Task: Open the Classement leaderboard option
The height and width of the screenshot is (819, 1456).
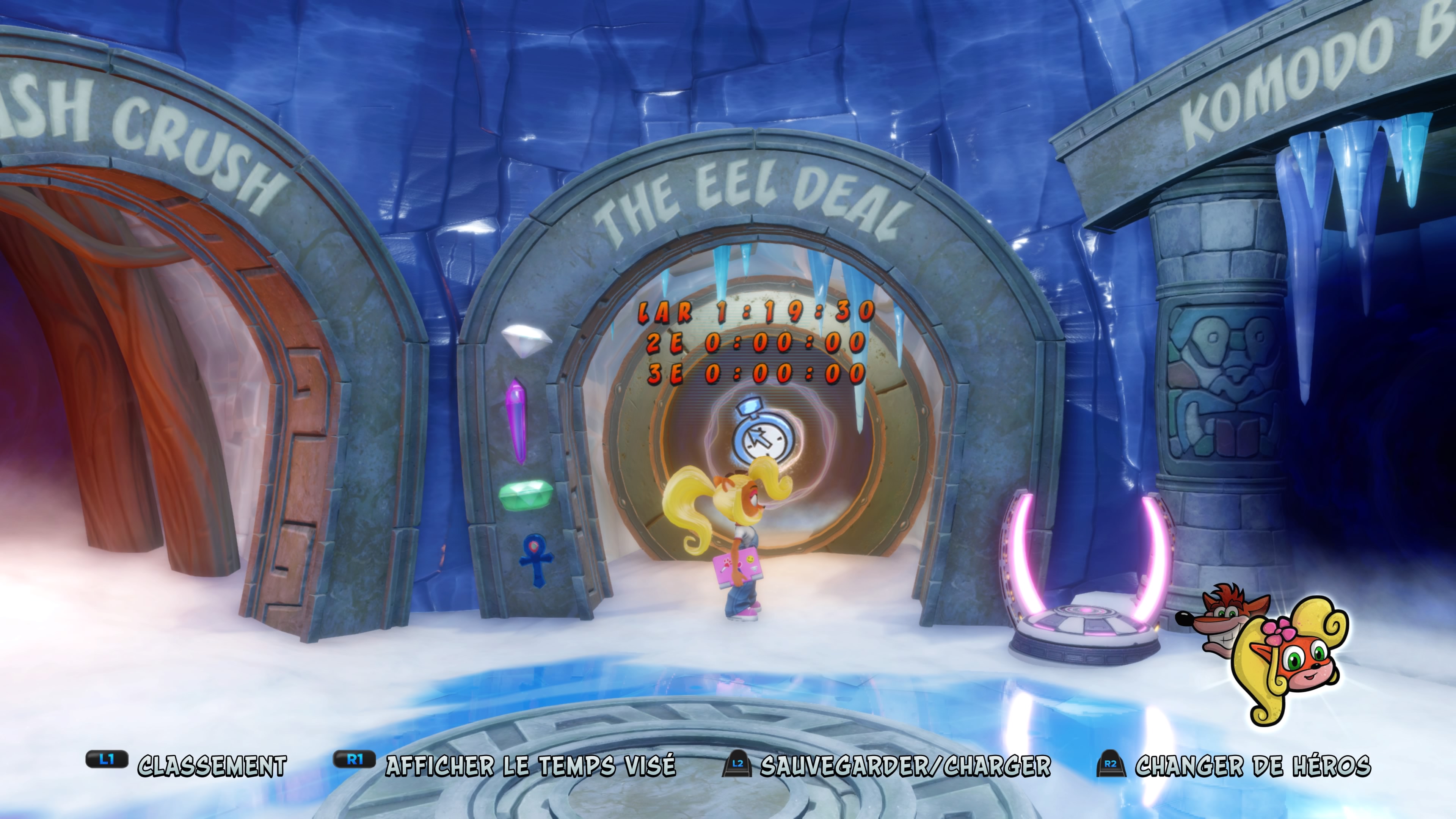Action: click(x=212, y=766)
